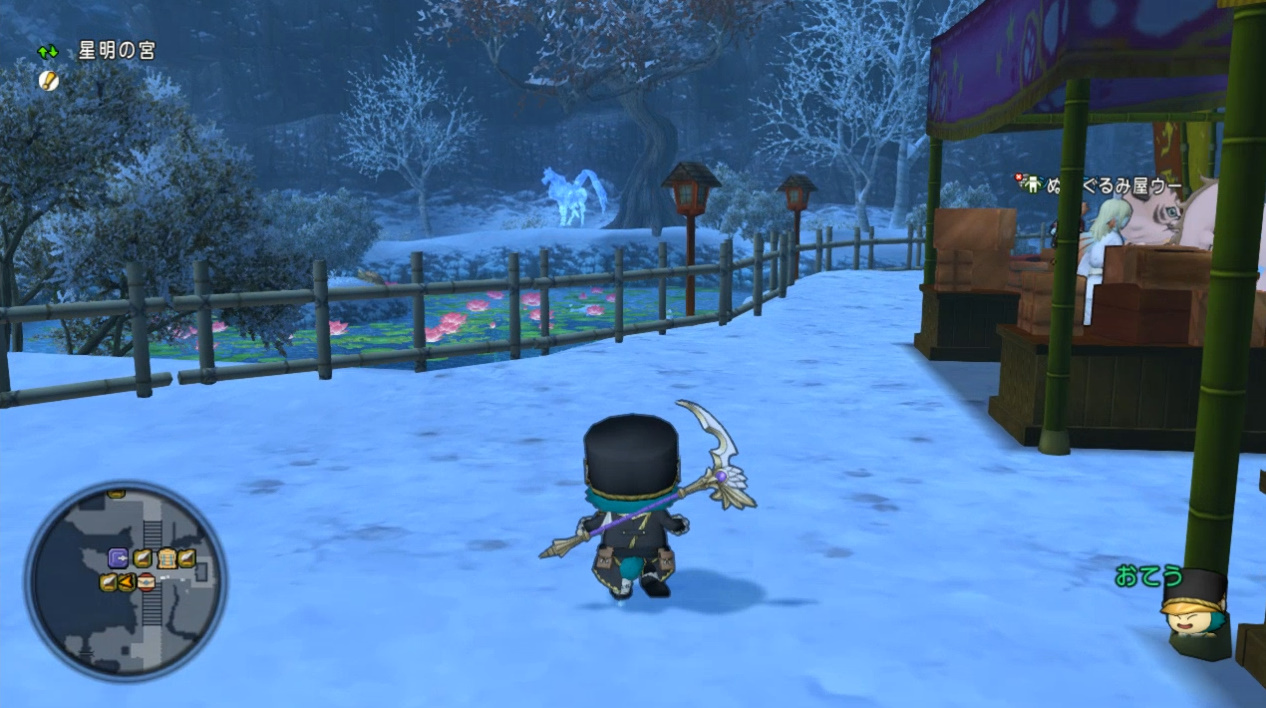Select the tan barrel-shaped marker on the minimap

coord(166,559)
